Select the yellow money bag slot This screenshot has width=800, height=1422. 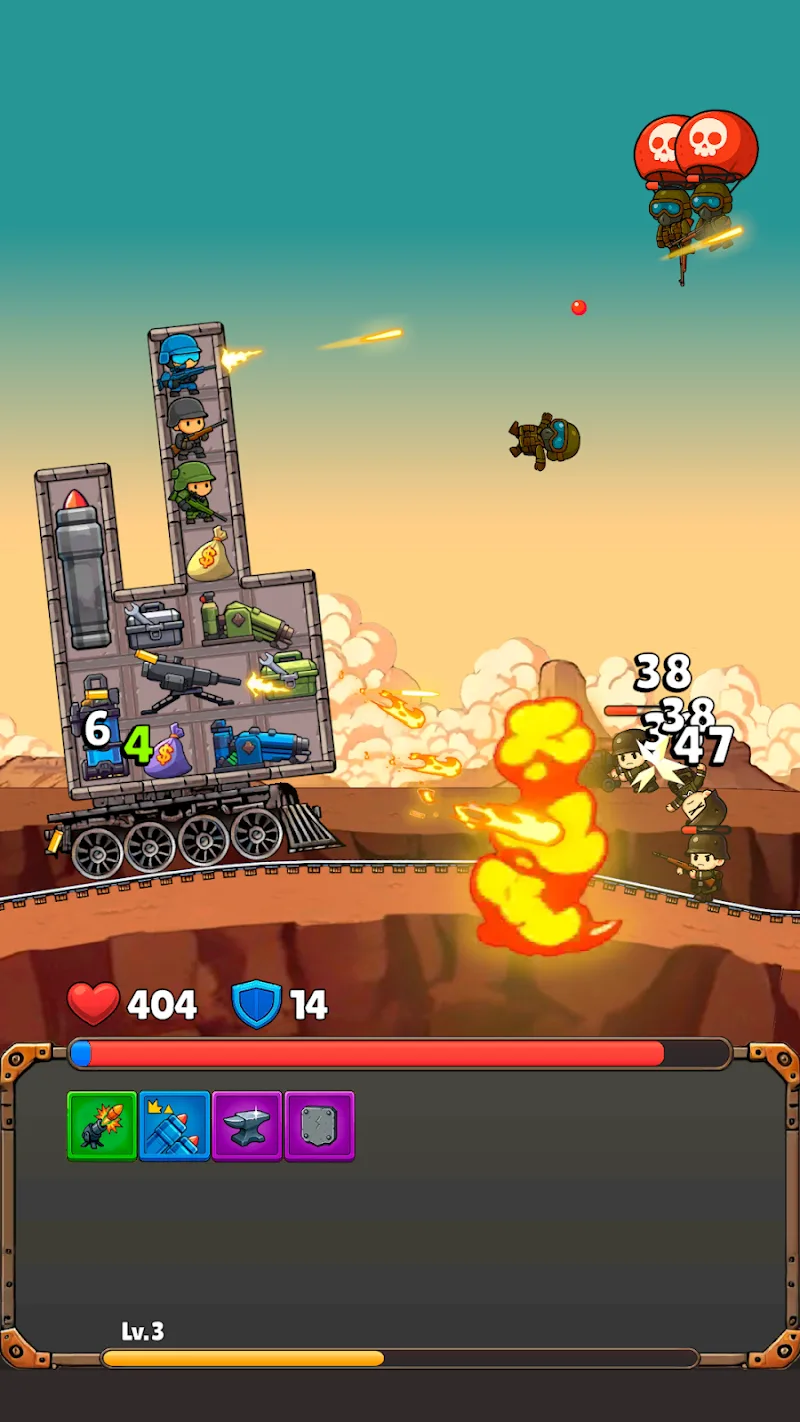pyautogui.click(x=211, y=555)
